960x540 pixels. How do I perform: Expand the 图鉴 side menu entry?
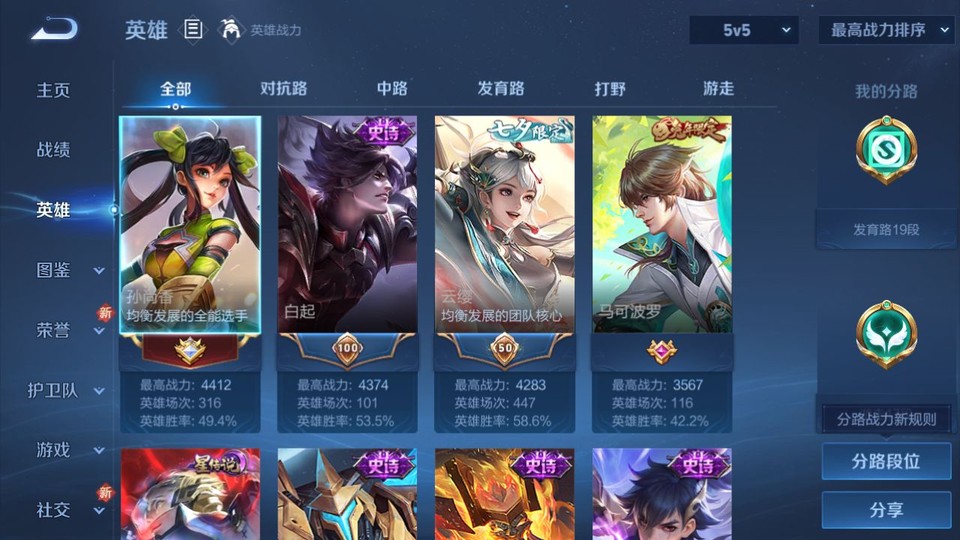tap(66, 270)
